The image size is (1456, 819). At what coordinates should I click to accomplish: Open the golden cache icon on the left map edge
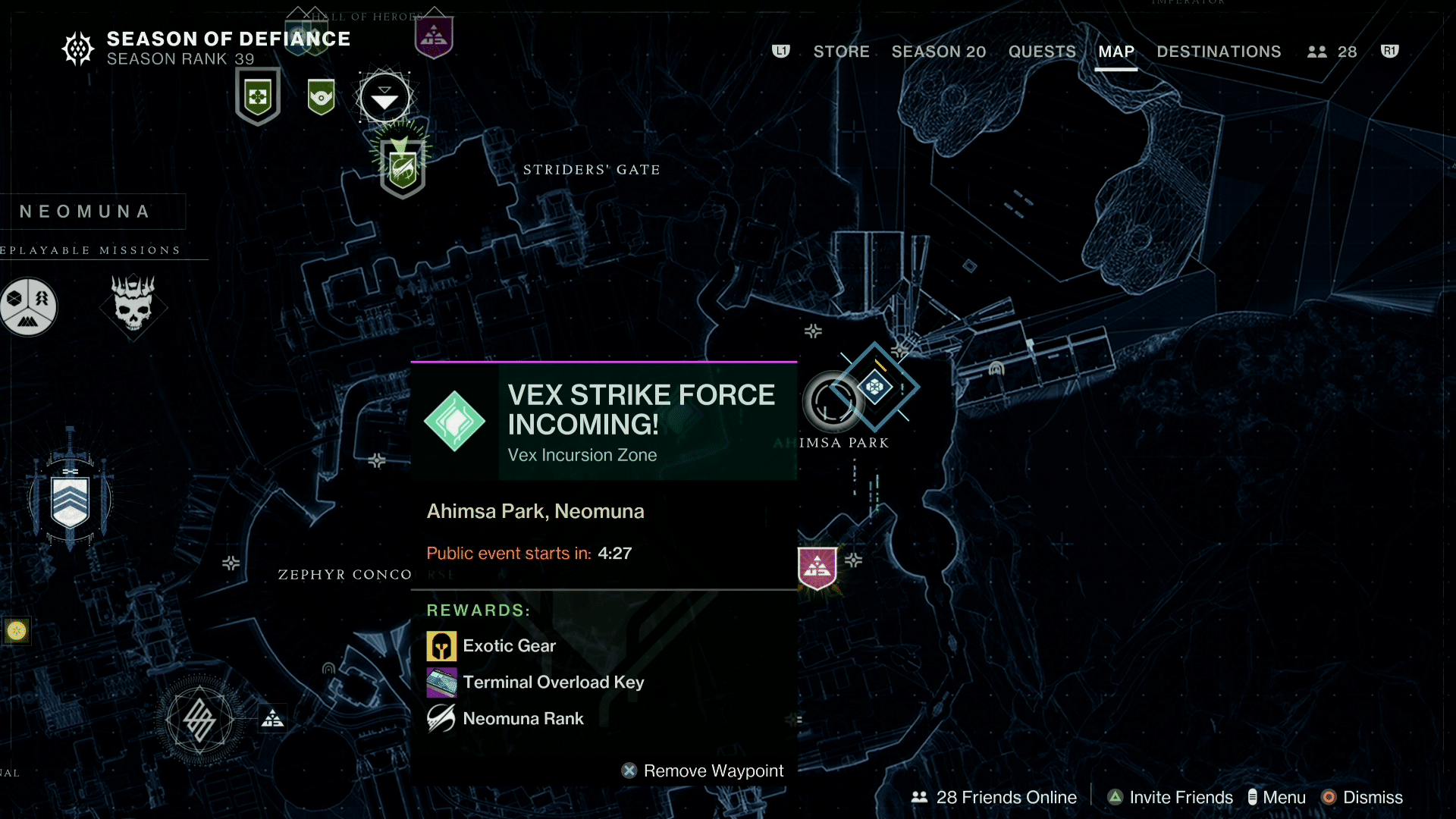15,629
